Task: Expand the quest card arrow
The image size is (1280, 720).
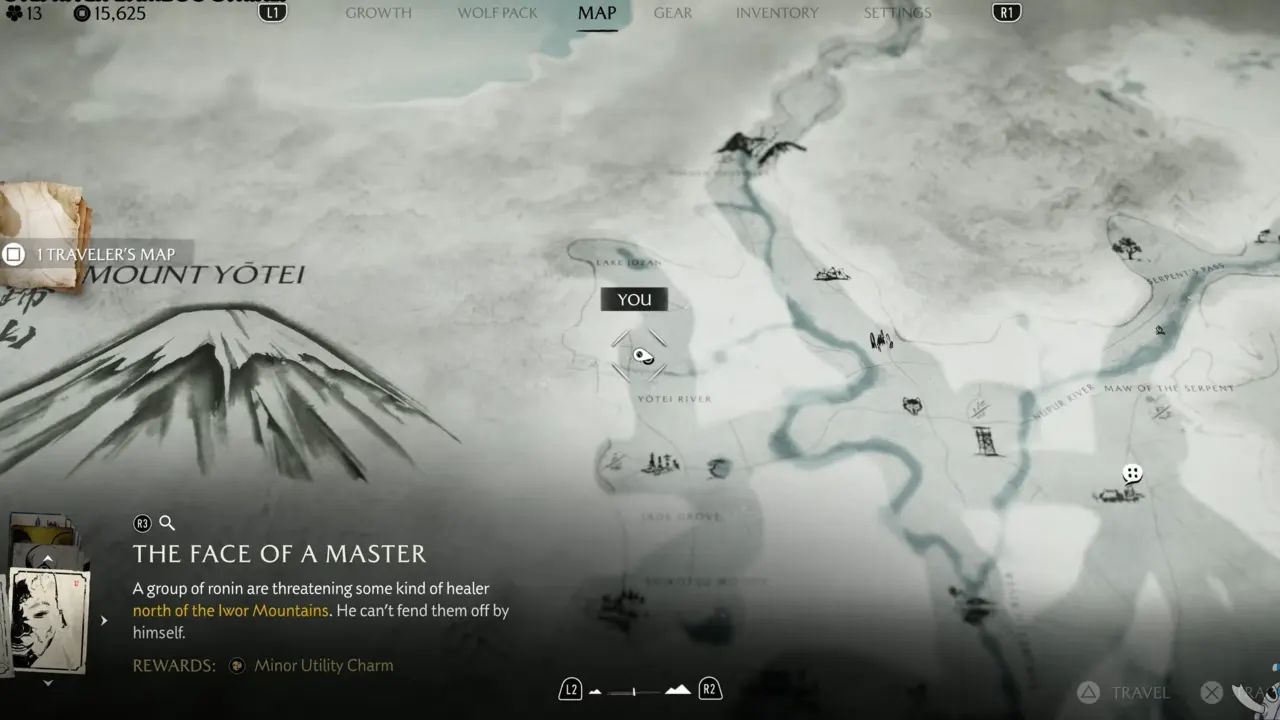Action: (104, 621)
